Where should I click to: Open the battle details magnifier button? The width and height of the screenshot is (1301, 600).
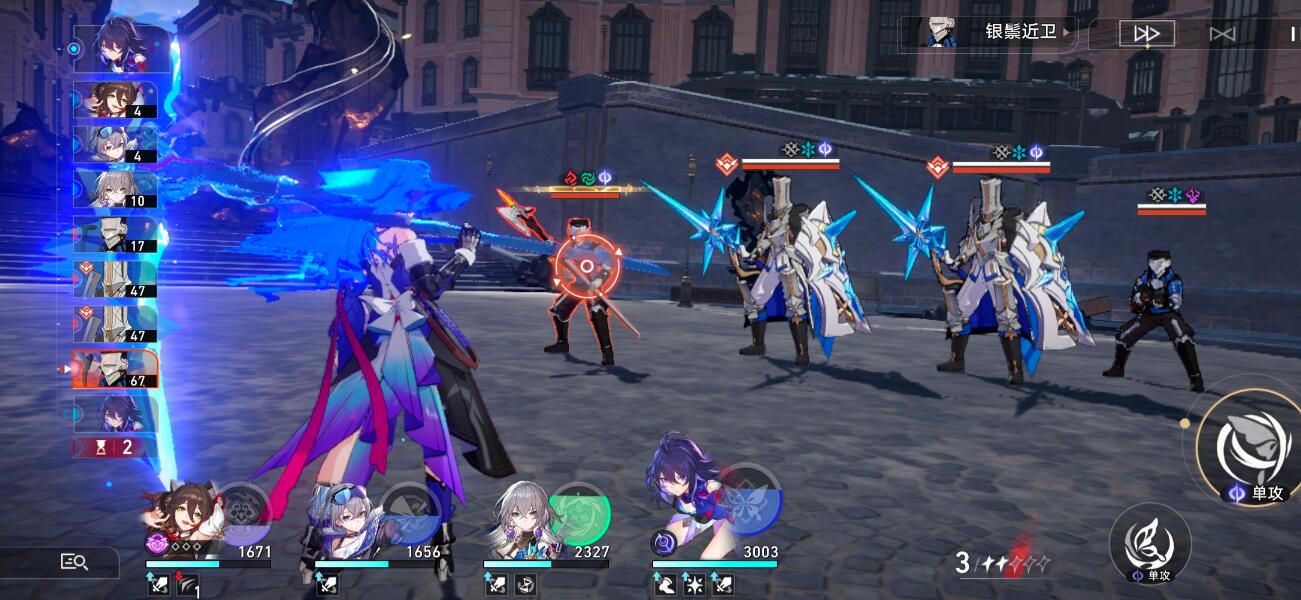74,562
